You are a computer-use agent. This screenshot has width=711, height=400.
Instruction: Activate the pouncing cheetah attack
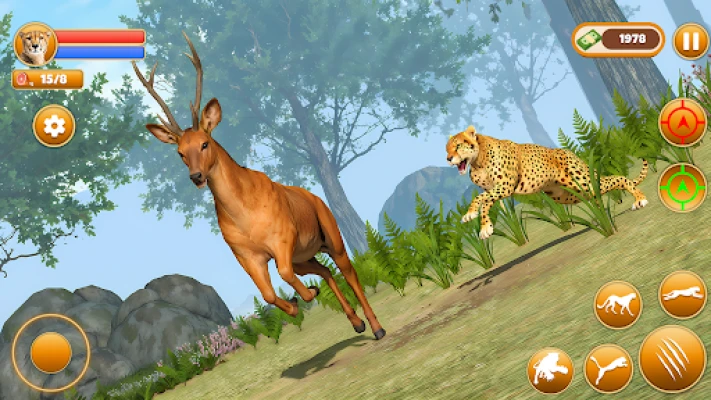550,371
